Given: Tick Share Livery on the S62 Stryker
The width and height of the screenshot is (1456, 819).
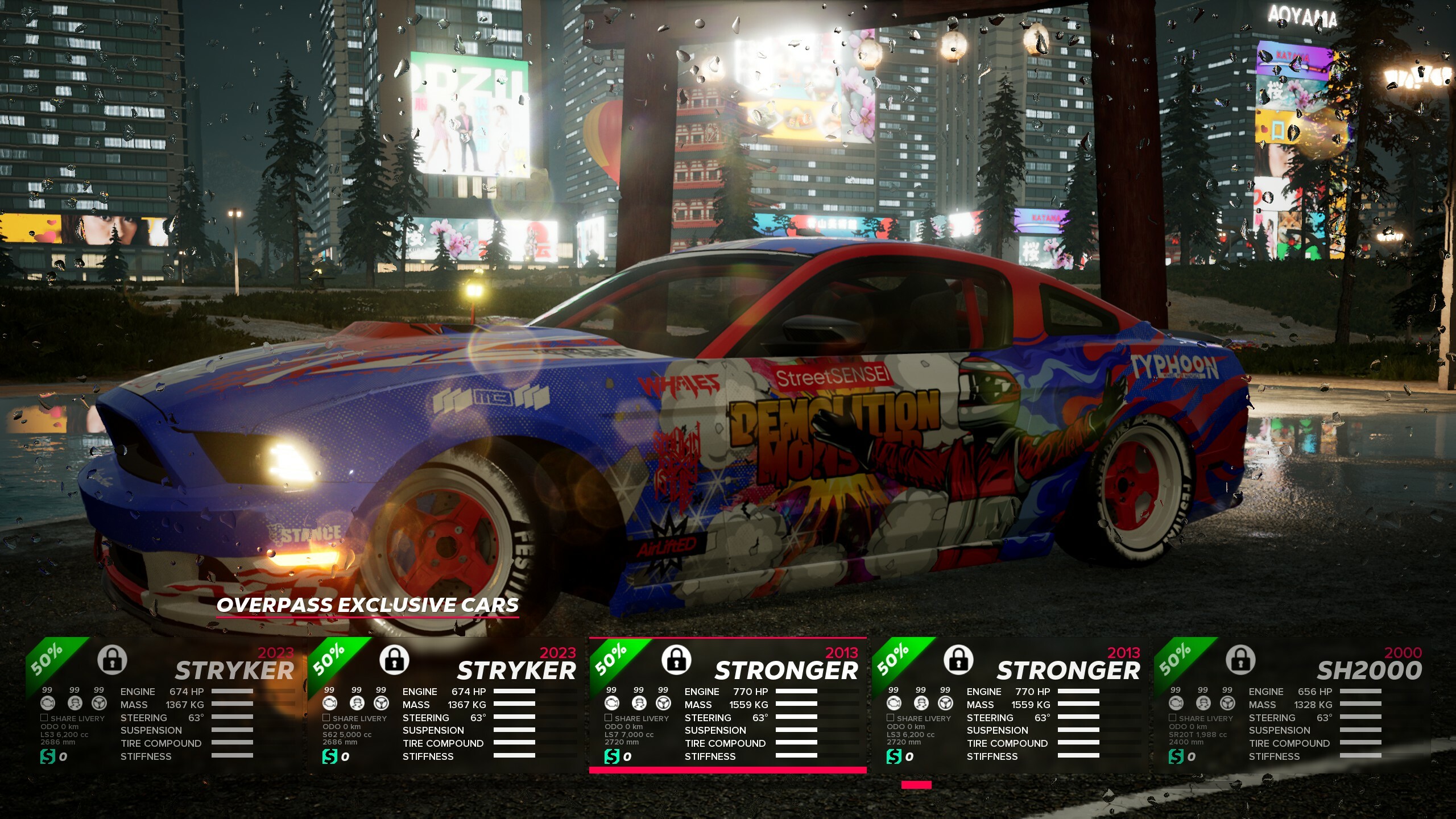Looking at the screenshot, I should coord(326,718).
